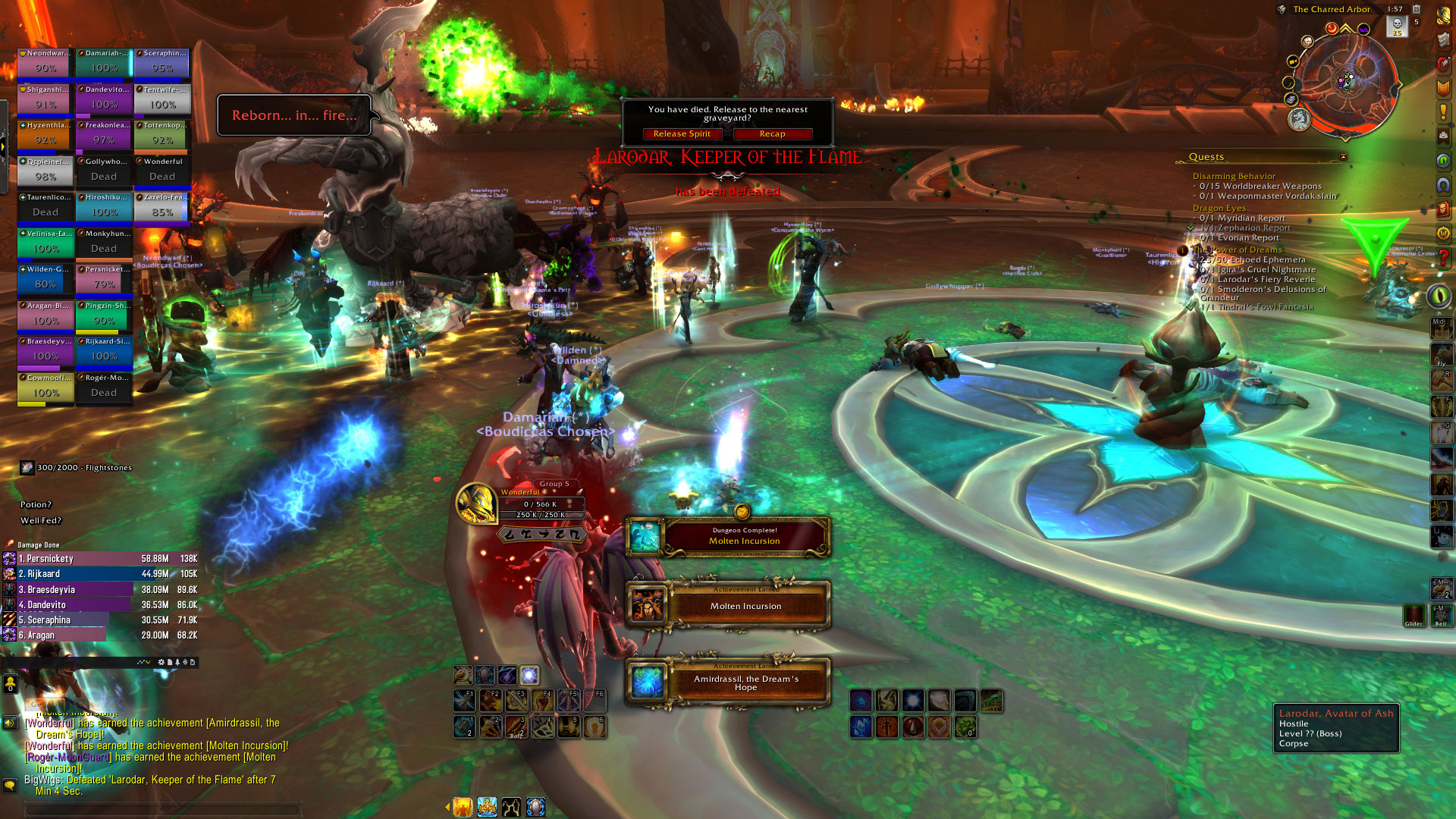The image size is (1456, 819).
Task: Open The Power of Dreams quest
Action: (1237, 249)
